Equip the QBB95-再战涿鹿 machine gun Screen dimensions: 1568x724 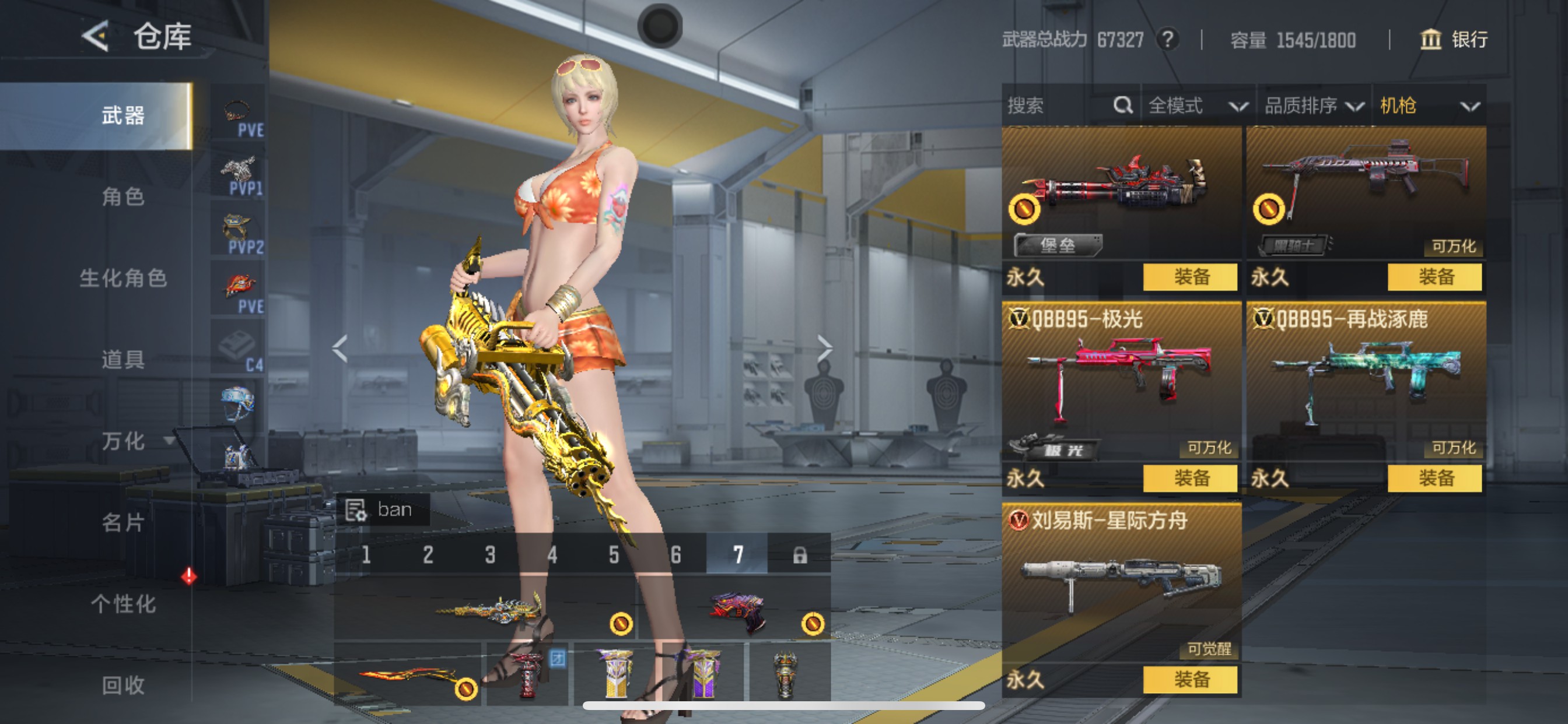click(1434, 478)
